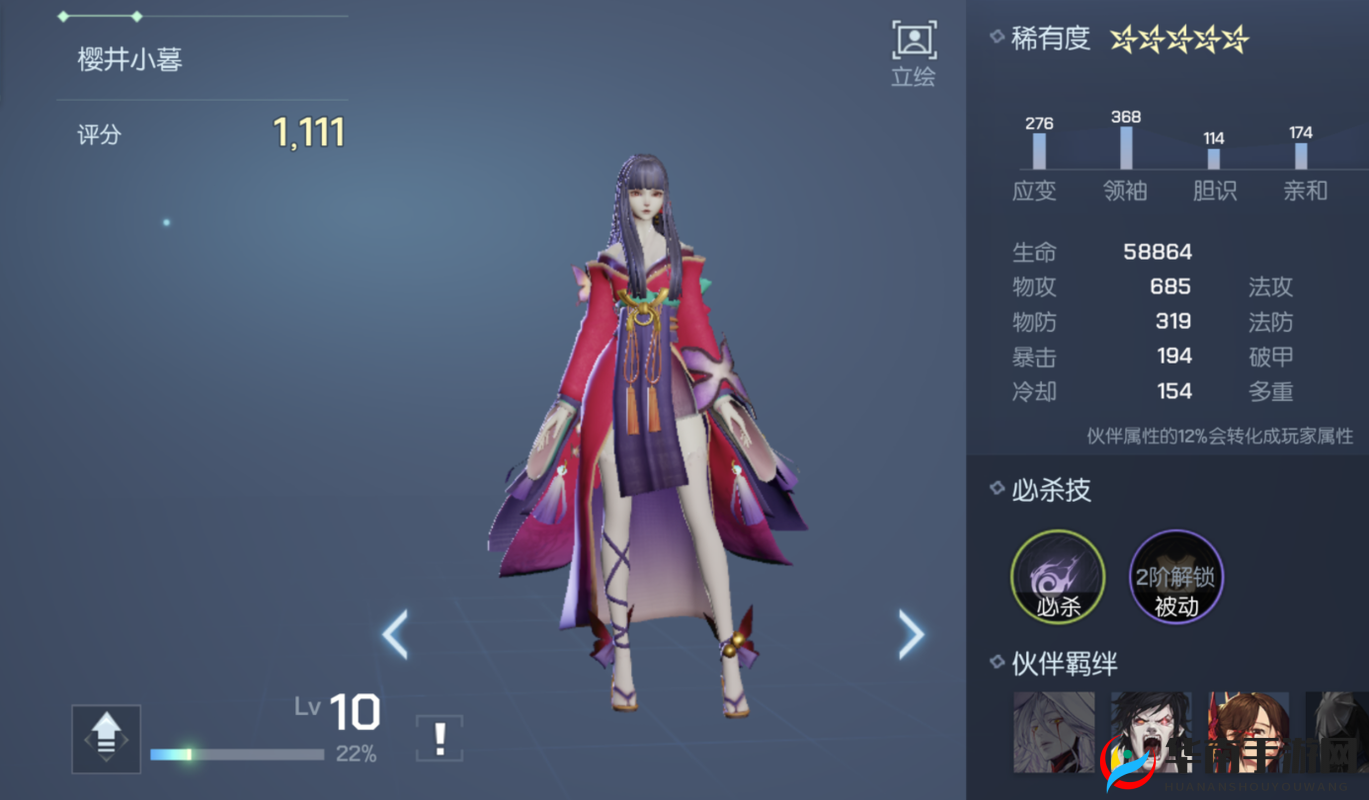Click the left navigation arrow

(394, 635)
